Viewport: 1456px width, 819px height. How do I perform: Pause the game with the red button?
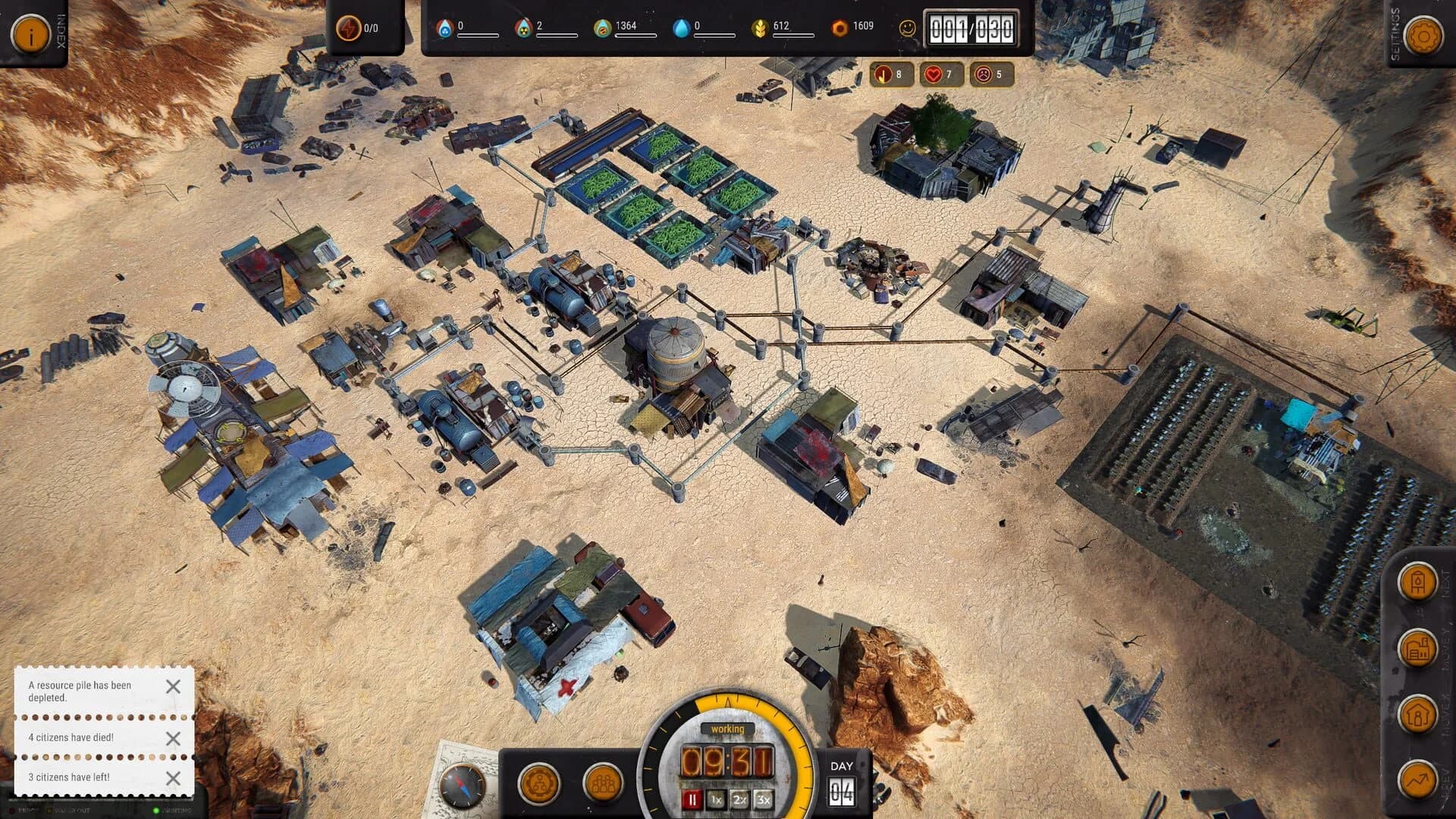[x=692, y=799]
